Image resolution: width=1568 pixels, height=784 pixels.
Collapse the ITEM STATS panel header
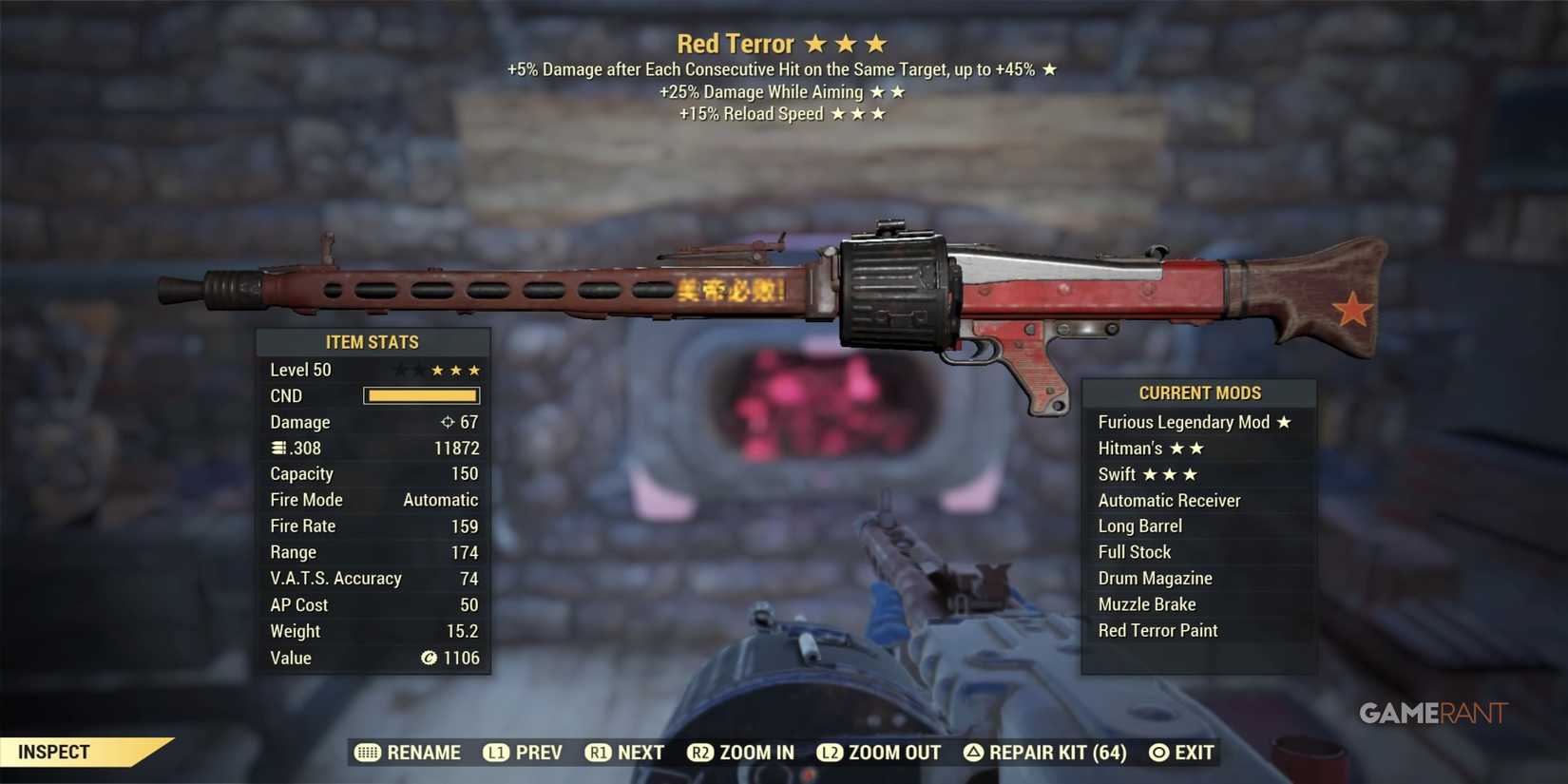[x=373, y=342]
